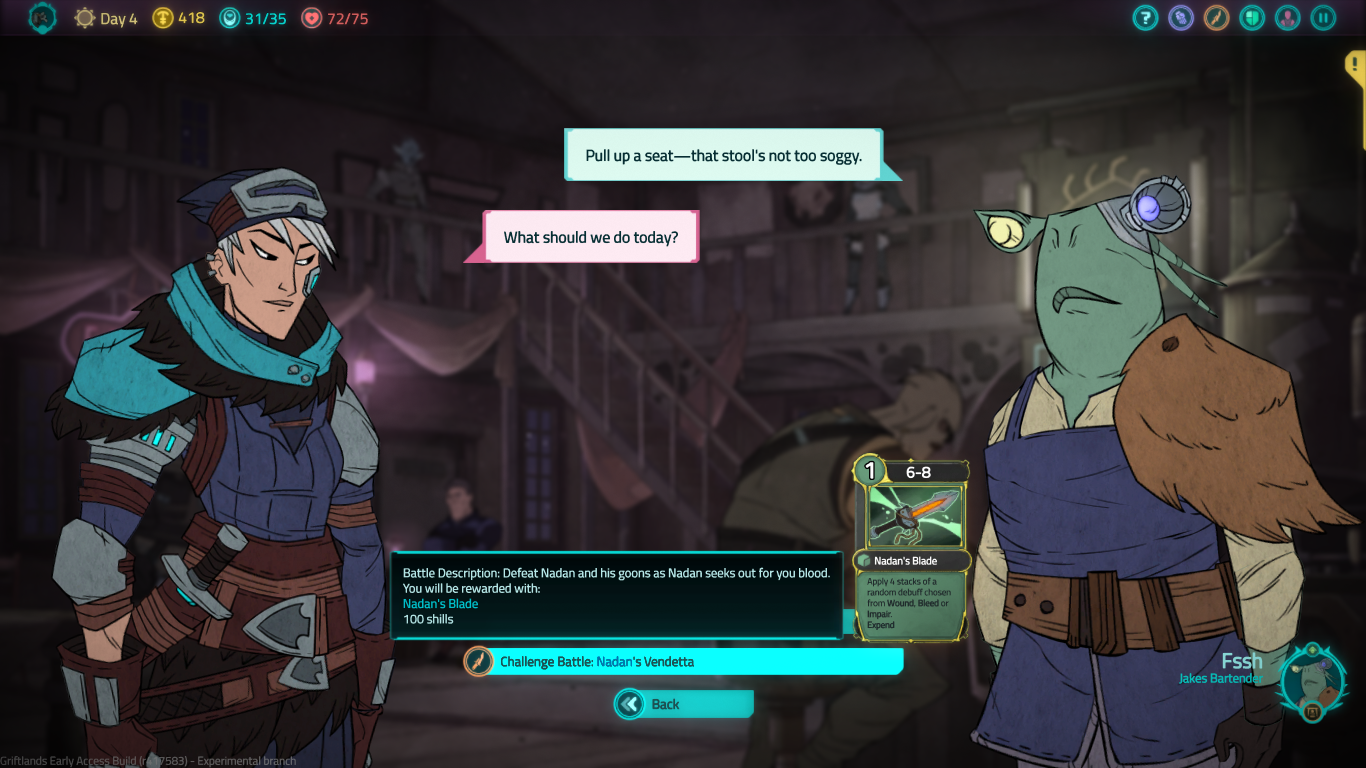1366x768 pixels.
Task: Open the green shield icon
Action: 1252,18
